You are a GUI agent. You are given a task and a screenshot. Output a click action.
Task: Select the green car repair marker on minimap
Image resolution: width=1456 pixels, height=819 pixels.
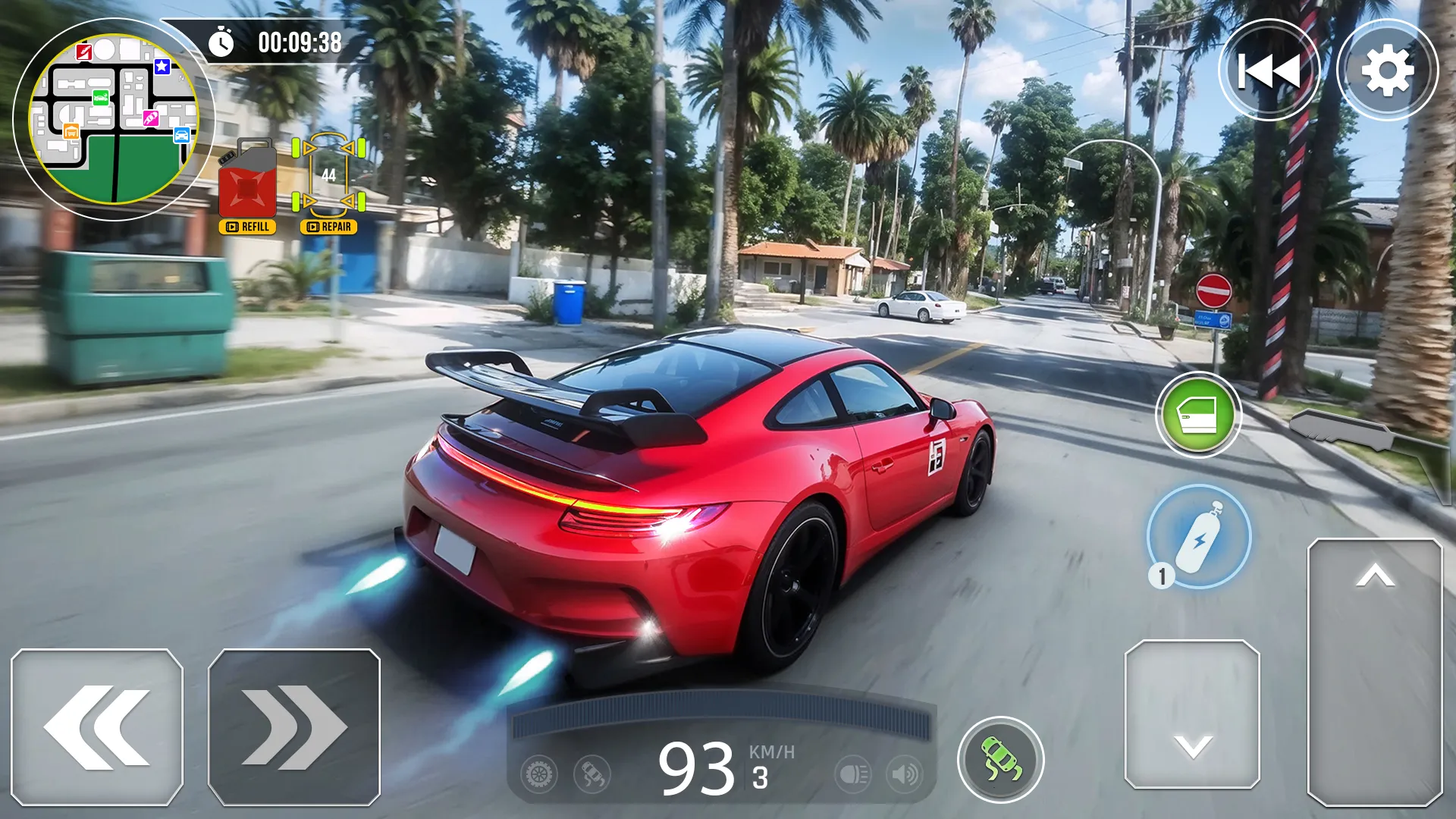click(x=101, y=97)
